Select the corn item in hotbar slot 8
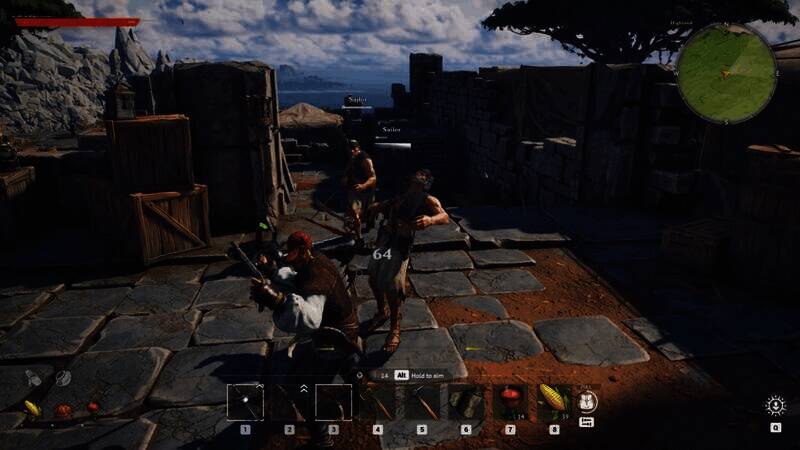 click(x=553, y=401)
